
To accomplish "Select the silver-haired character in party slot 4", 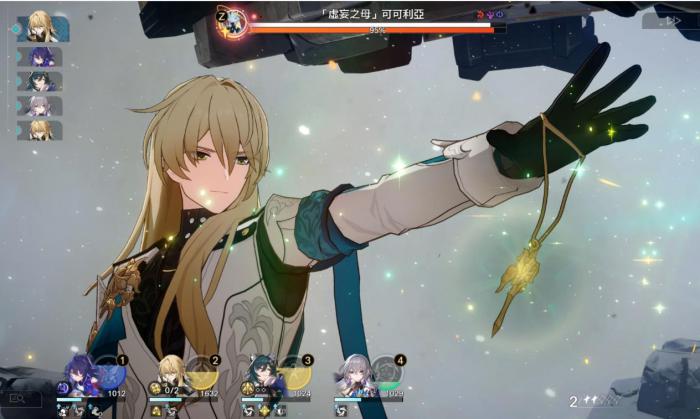I will (354, 375).
